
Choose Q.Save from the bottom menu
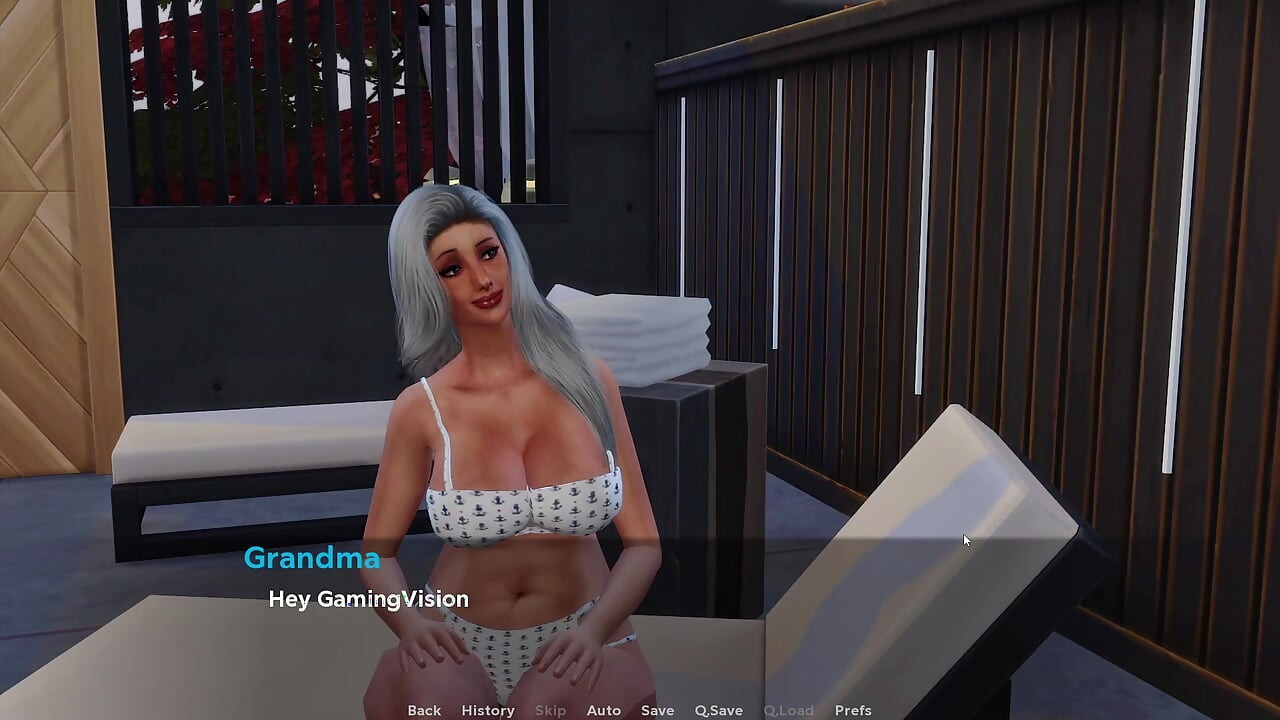[x=718, y=709]
